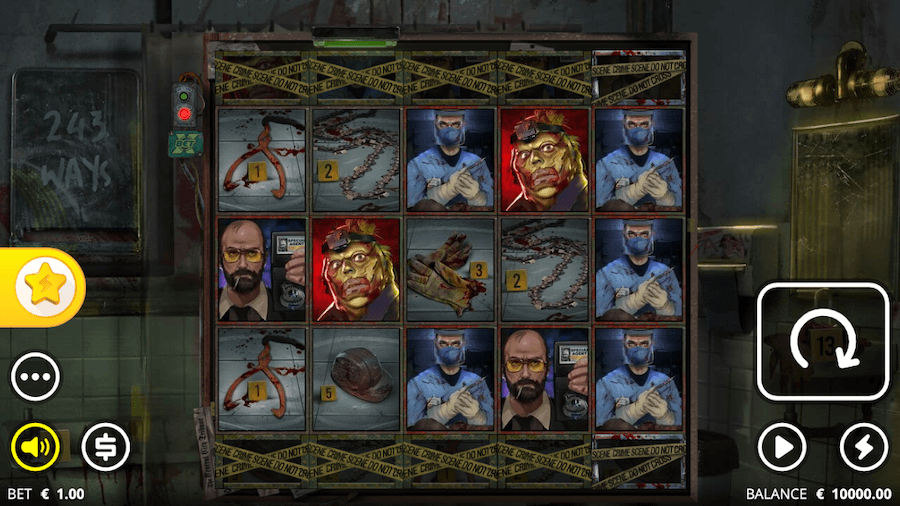The width and height of the screenshot is (900, 506).
Task: Spin the reels with the circular arrow button
Action: point(823,341)
